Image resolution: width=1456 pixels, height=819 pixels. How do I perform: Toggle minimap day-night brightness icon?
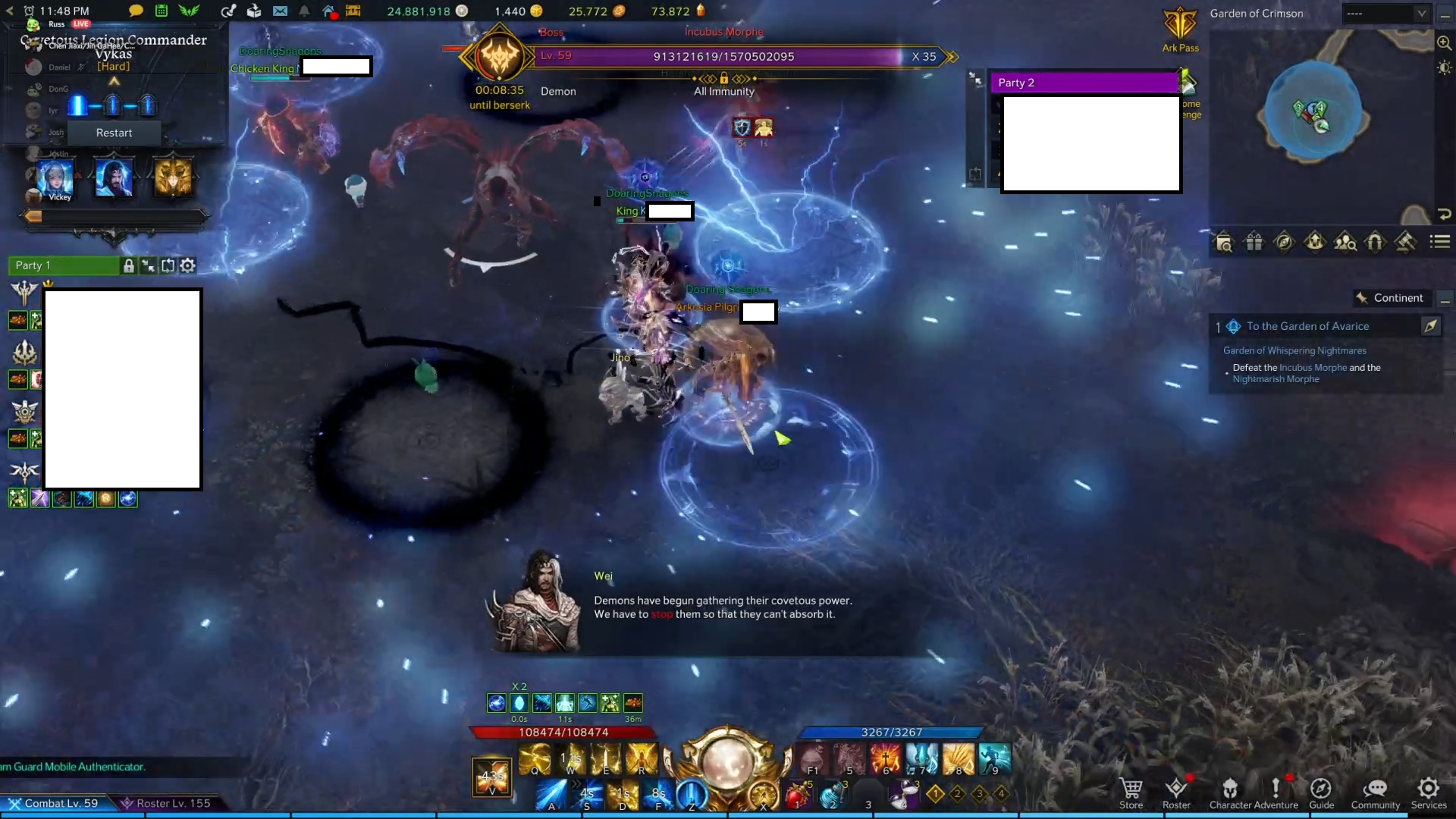tap(1445, 67)
